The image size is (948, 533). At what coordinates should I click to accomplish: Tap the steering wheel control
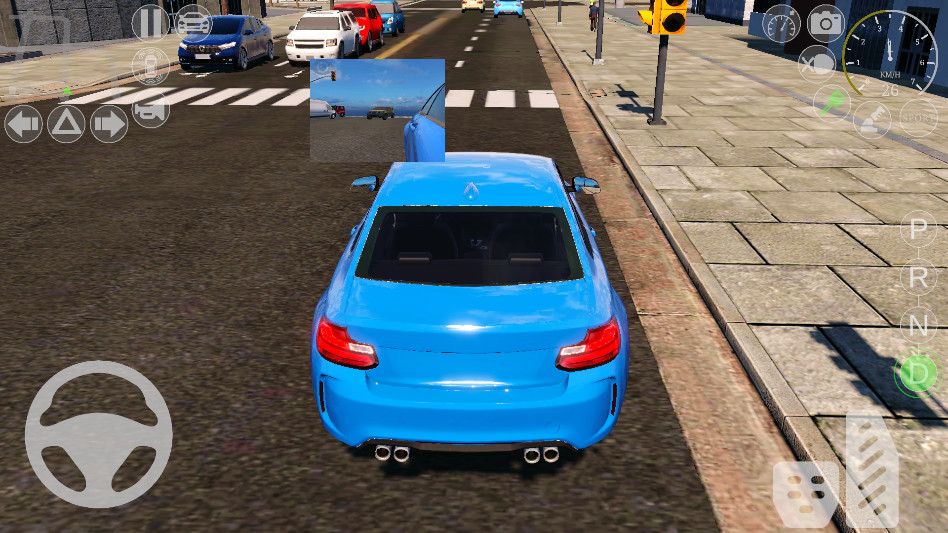click(98, 434)
